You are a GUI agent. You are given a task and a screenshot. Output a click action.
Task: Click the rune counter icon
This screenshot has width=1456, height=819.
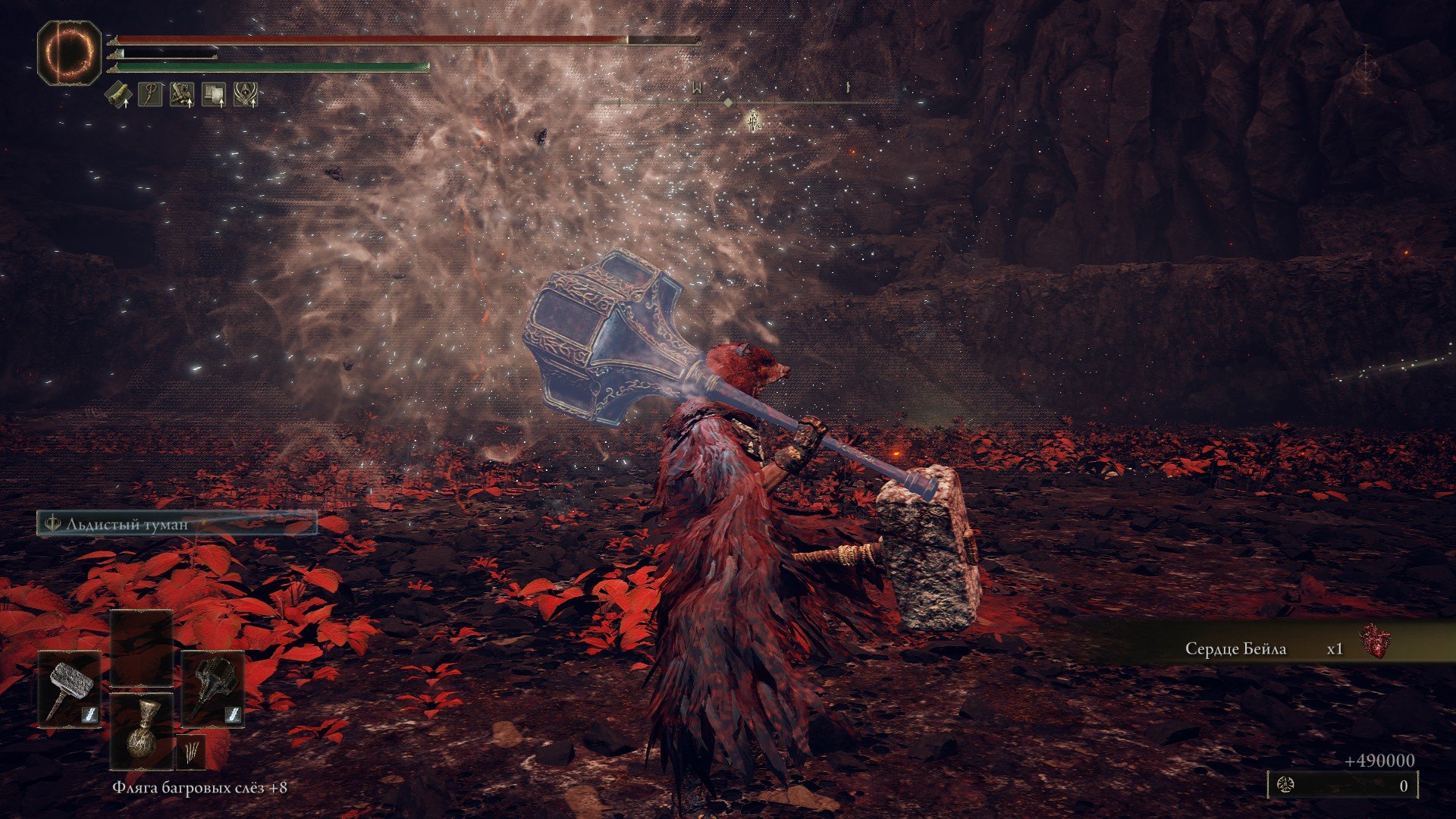pos(1286,786)
